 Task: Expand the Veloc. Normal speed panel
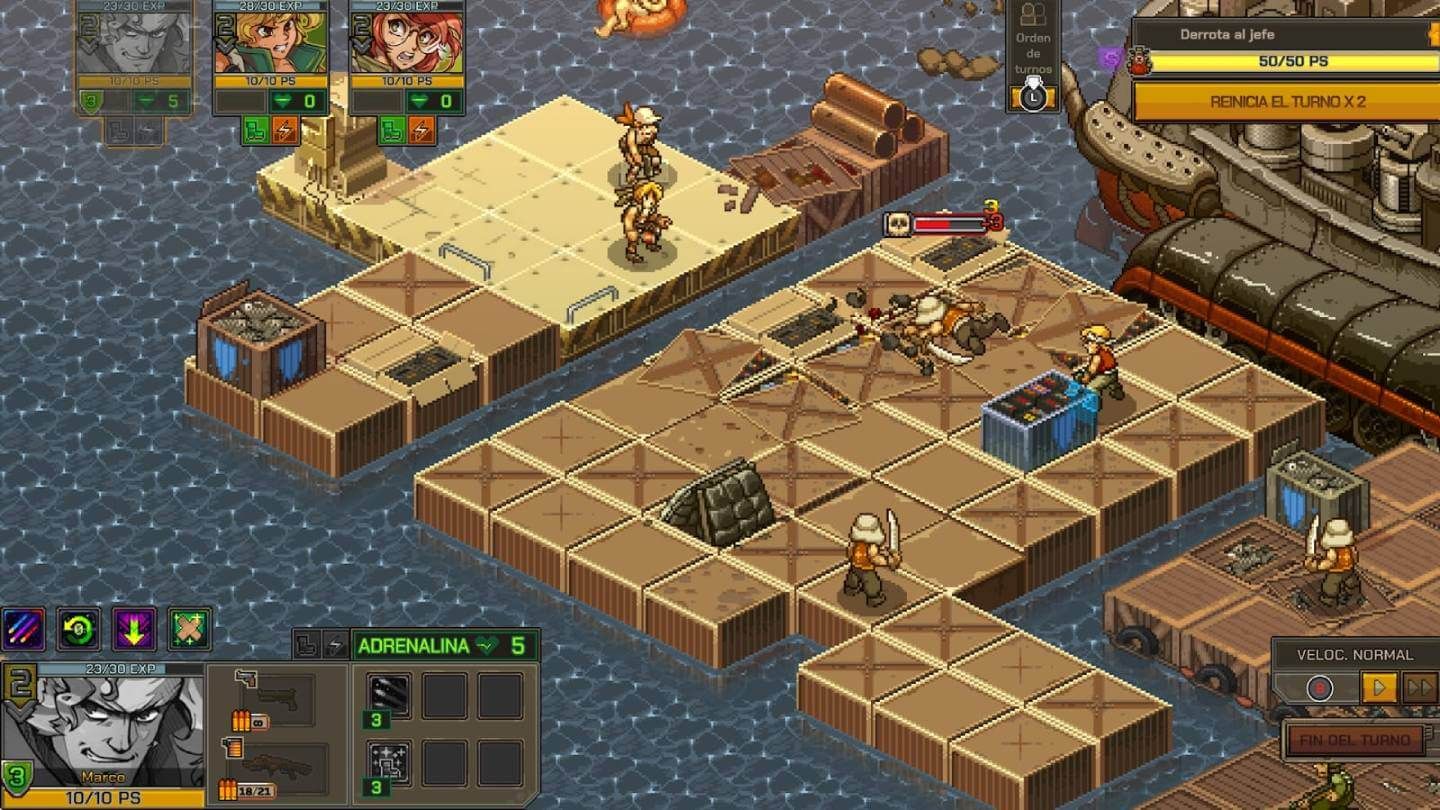tap(1350, 656)
